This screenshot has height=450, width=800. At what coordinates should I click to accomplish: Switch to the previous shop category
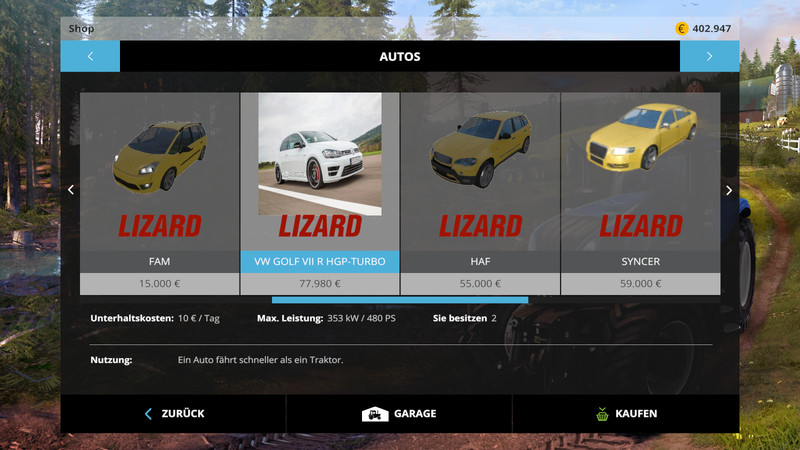point(90,56)
